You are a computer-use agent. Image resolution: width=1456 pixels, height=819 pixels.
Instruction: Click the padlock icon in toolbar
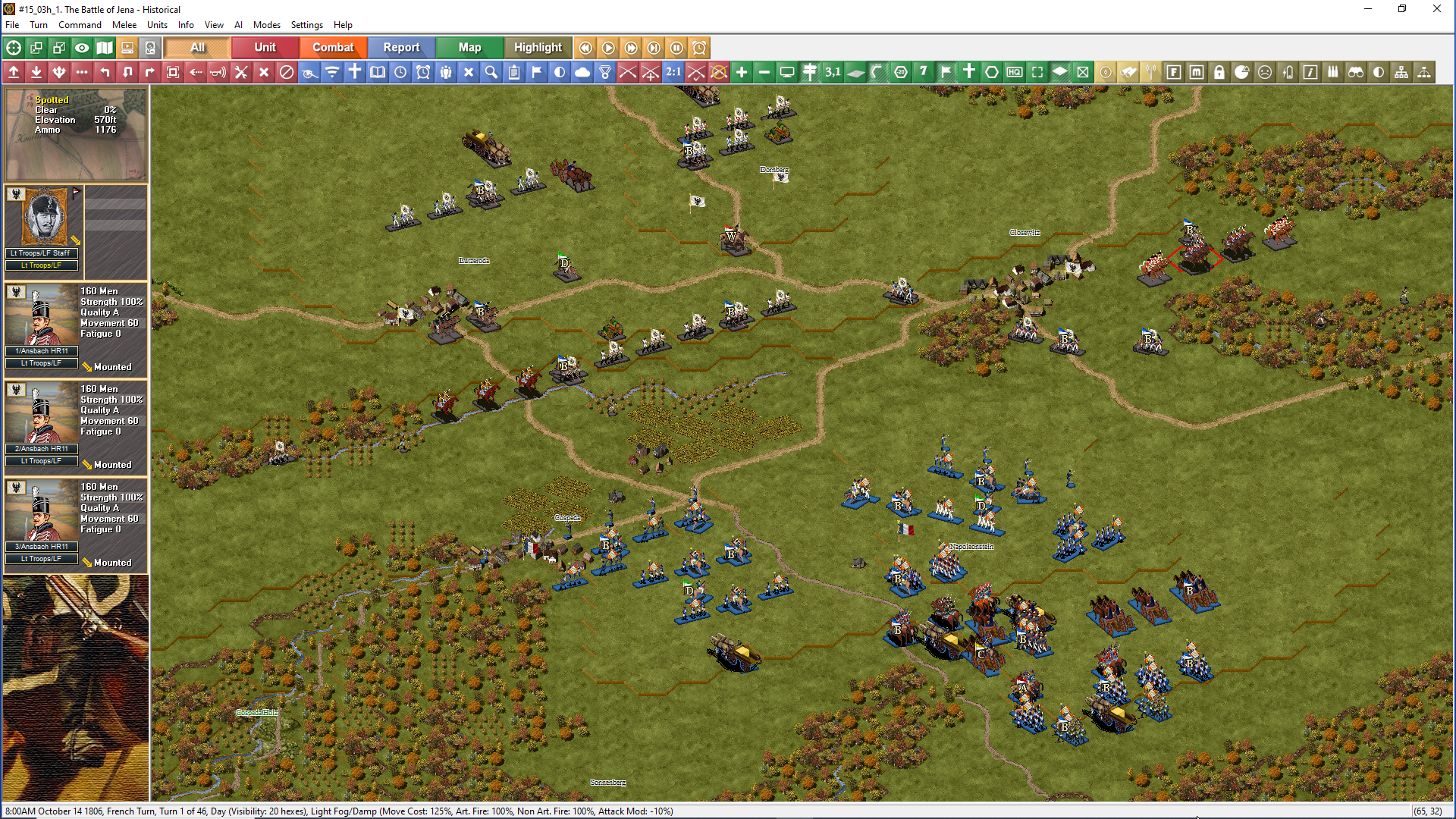[x=1219, y=72]
